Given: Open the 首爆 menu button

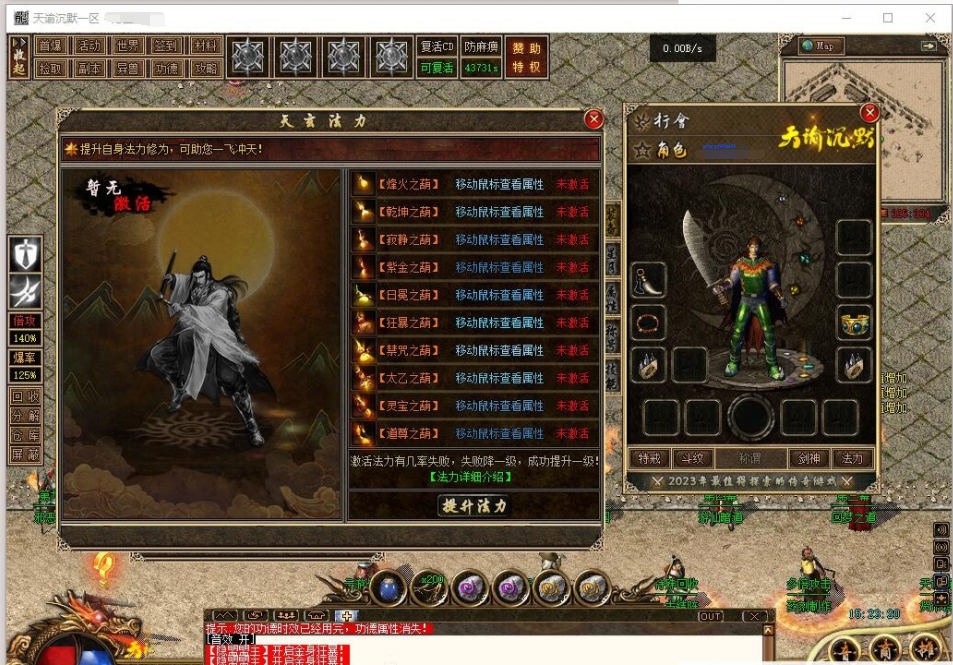Looking at the screenshot, I should point(50,45).
